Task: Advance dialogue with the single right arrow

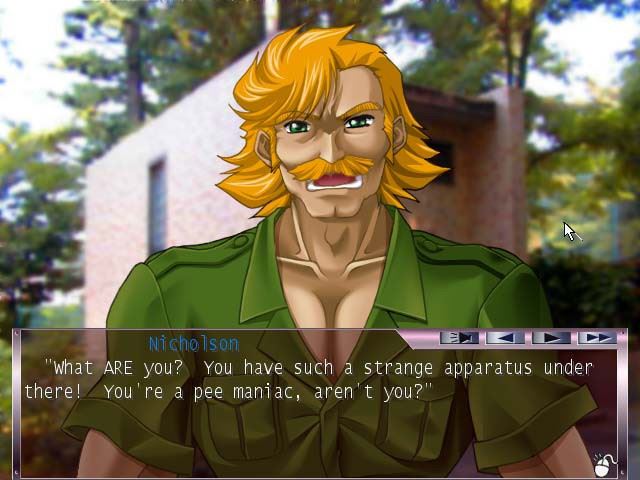Action: 551,338
